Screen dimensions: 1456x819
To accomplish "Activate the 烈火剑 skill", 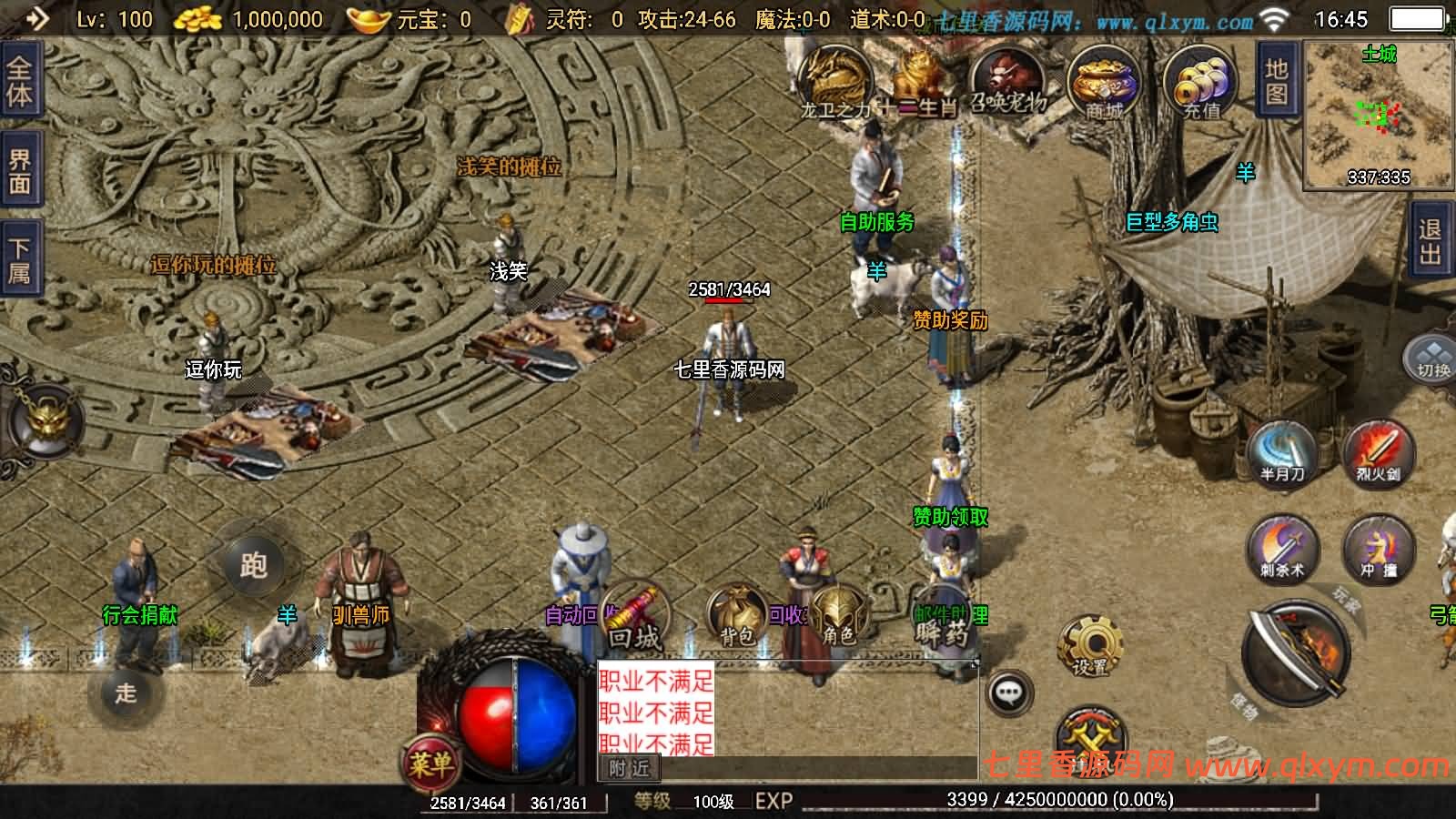I will click(x=1378, y=452).
